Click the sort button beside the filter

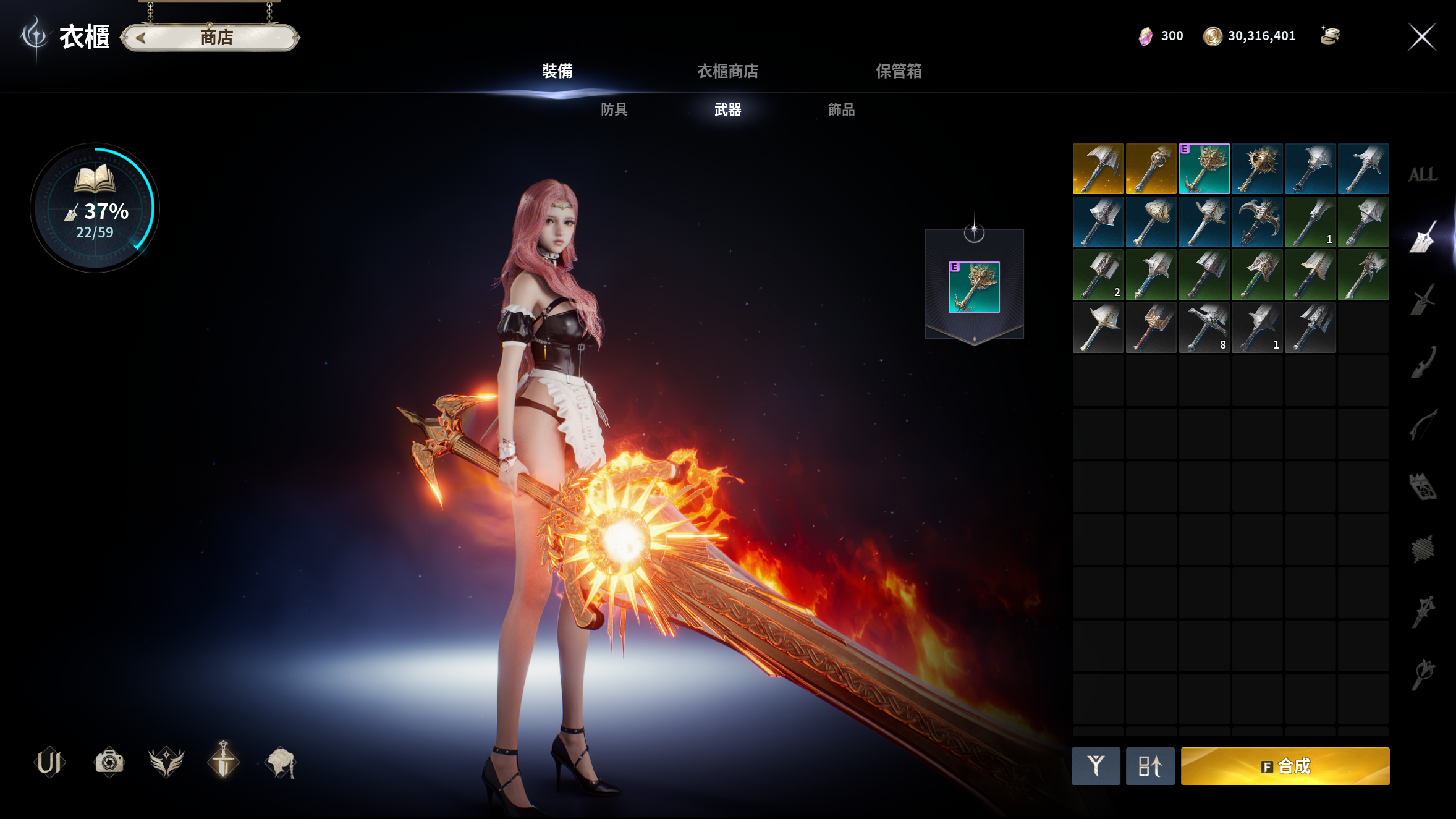[1149, 766]
